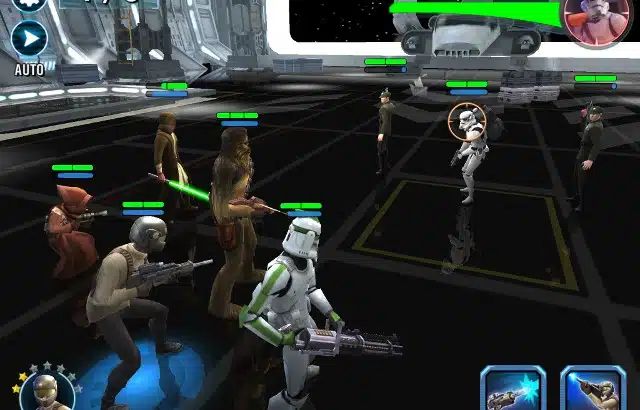Image resolution: width=640 pixels, height=410 pixels.
Task: Use the aimed rifle shot ability
Action: [592, 390]
